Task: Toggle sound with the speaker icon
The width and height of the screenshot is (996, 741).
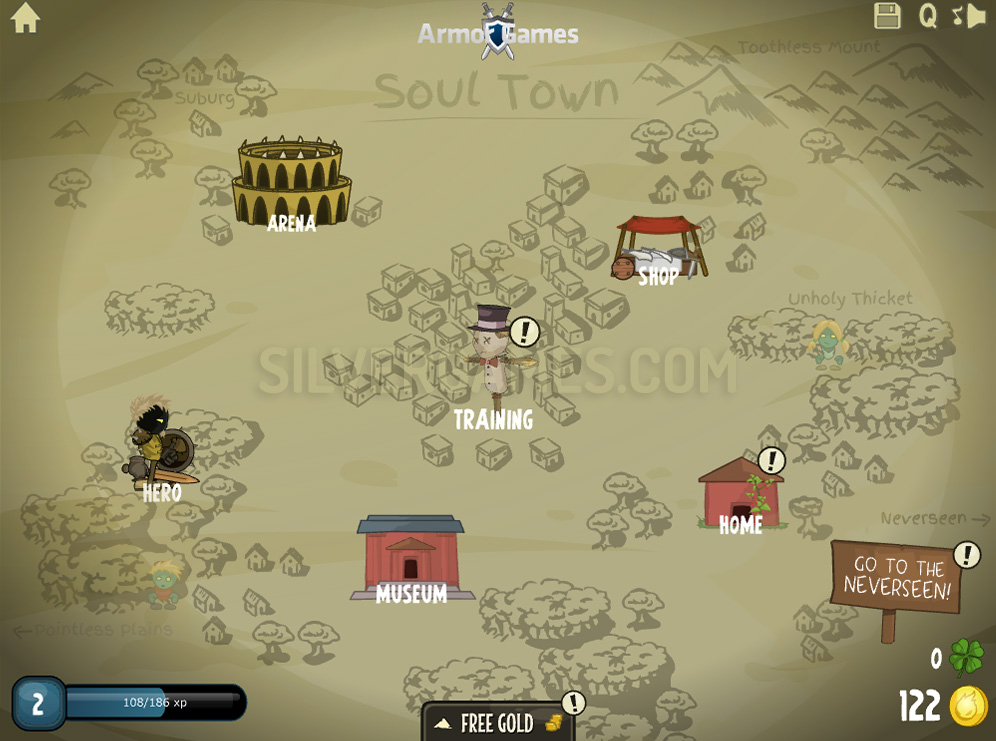Action: click(x=977, y=16)
